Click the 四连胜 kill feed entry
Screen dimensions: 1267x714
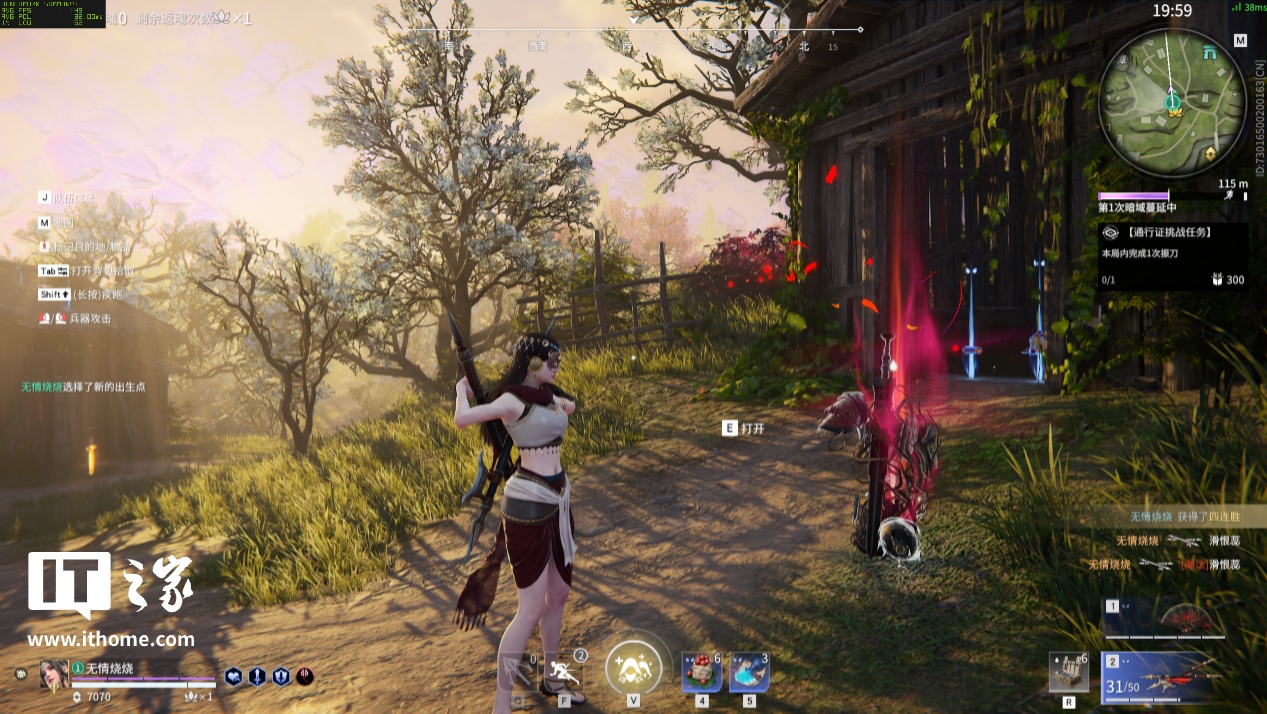click(x=1184, y=516)
